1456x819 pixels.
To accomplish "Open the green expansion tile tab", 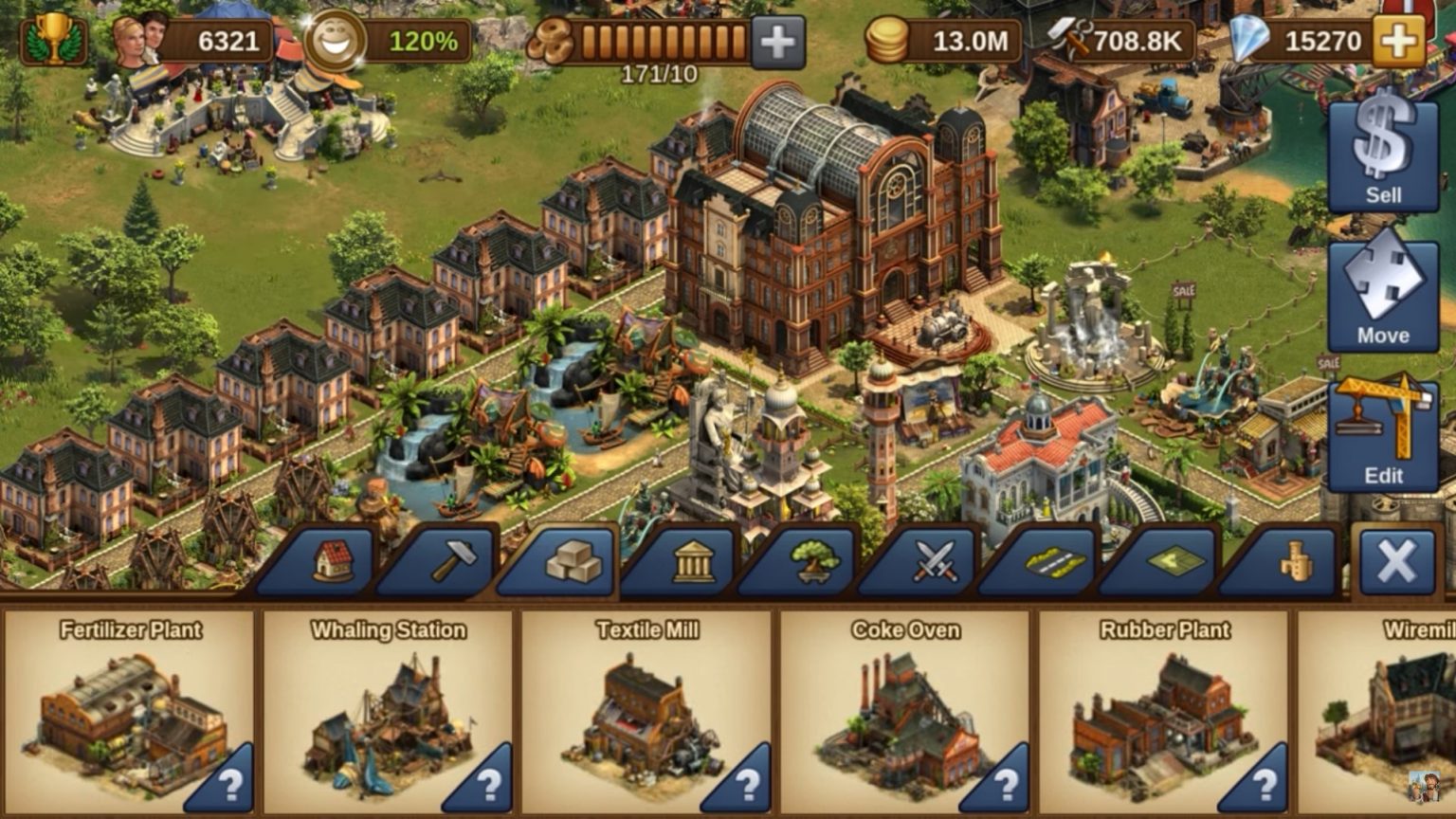I will pyautogui.click(x=1175, y=562).
